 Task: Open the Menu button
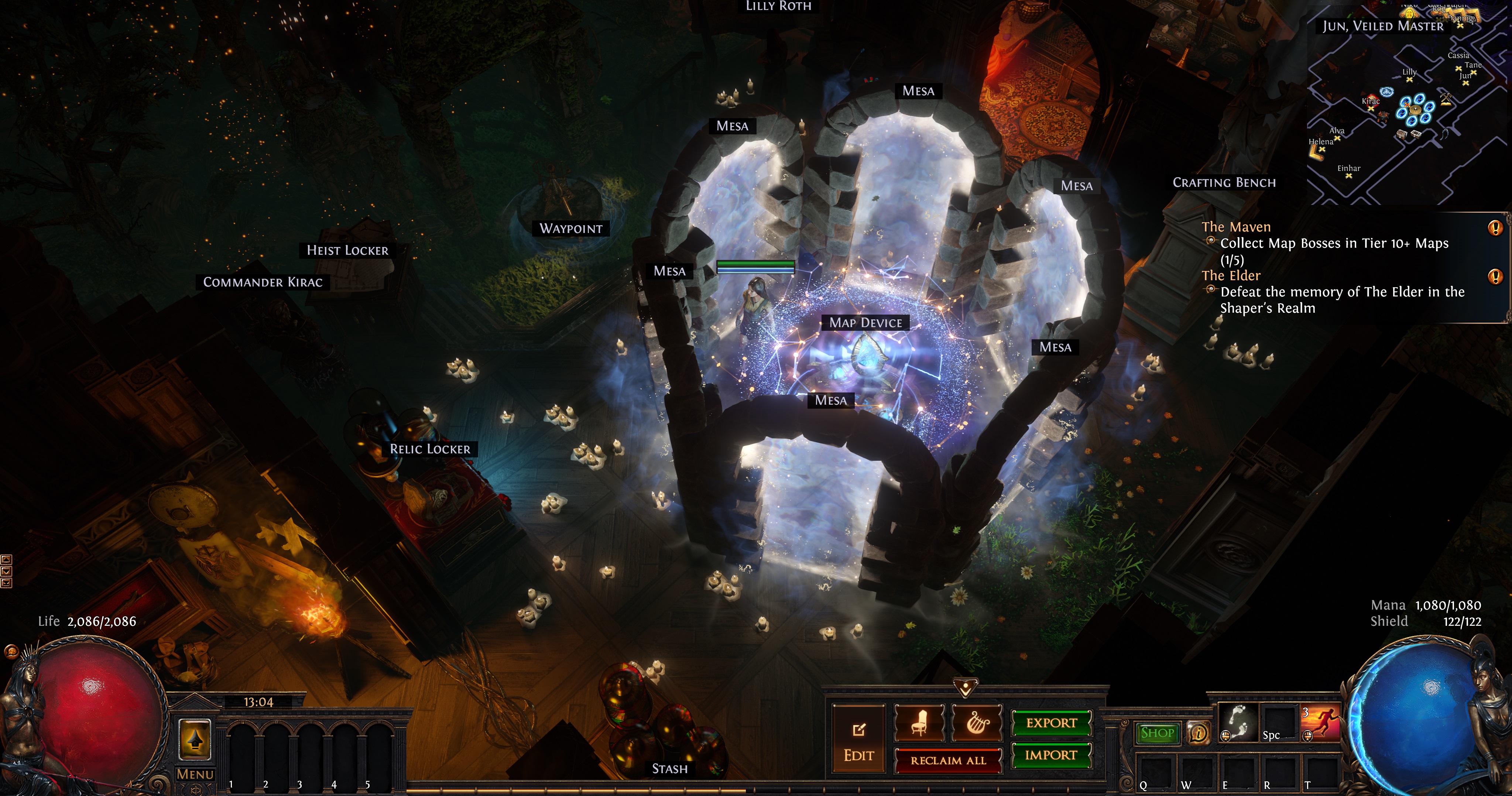click(x=195, y=774)
